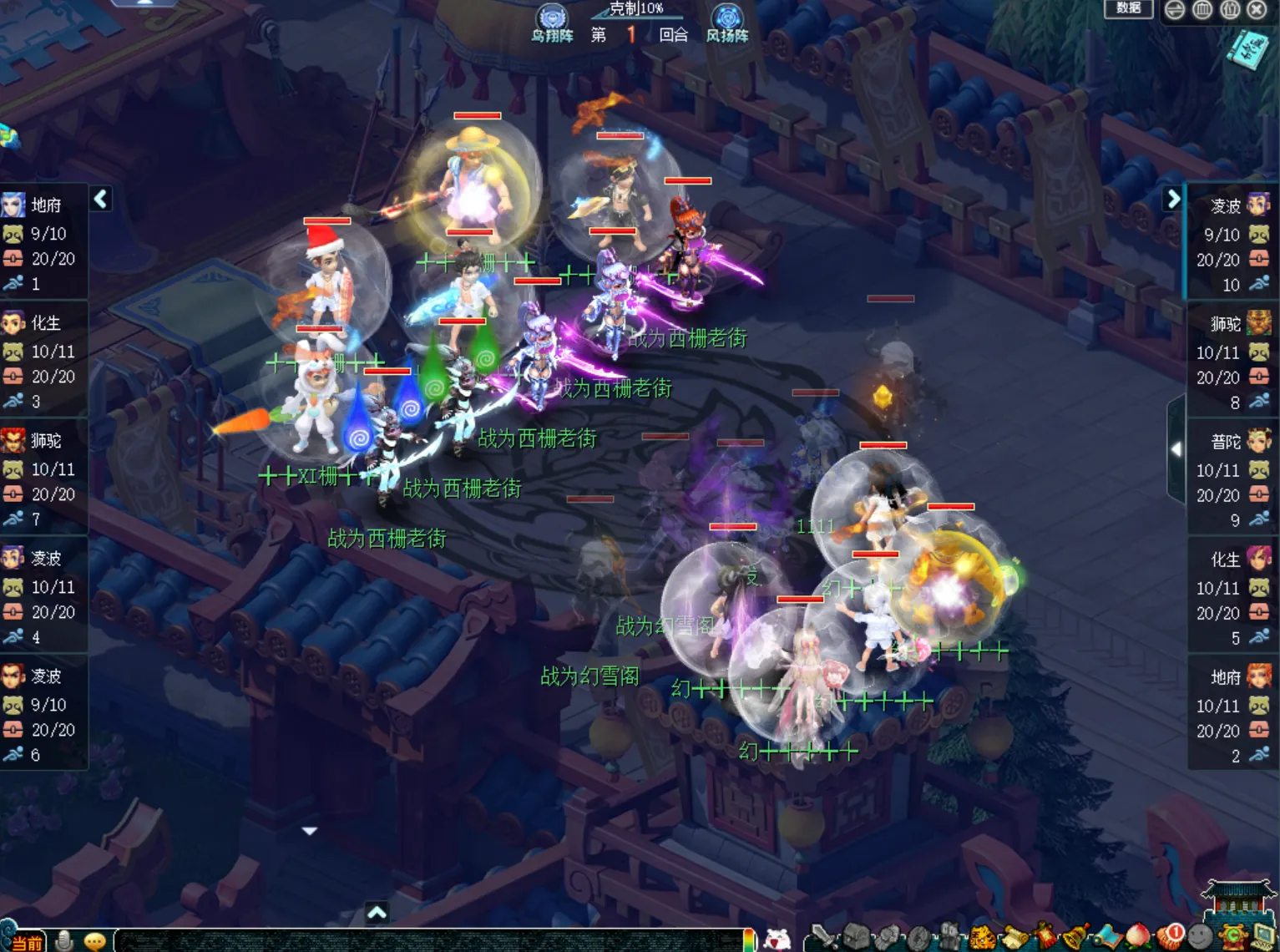
Task: Toggle the yellow emoji chat bubble
Action: coord(96,939)
